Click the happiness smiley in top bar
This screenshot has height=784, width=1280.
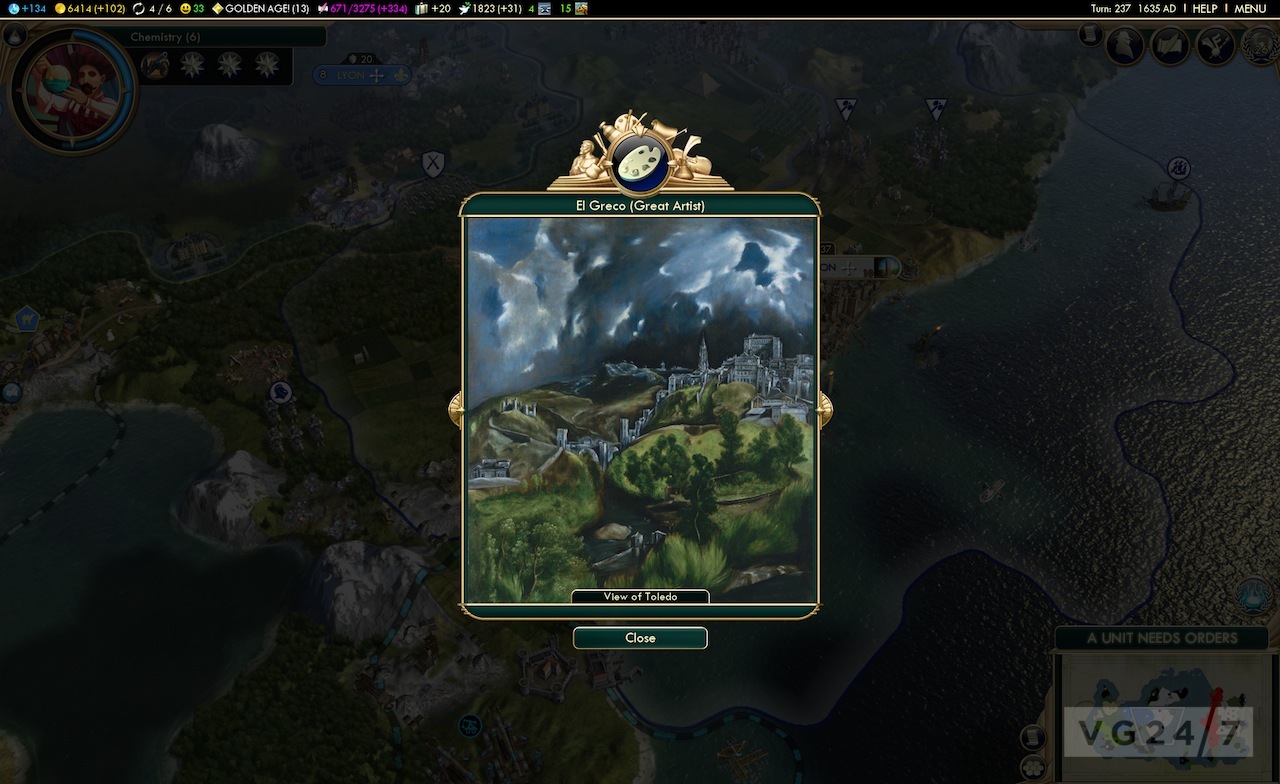(192, 8)
